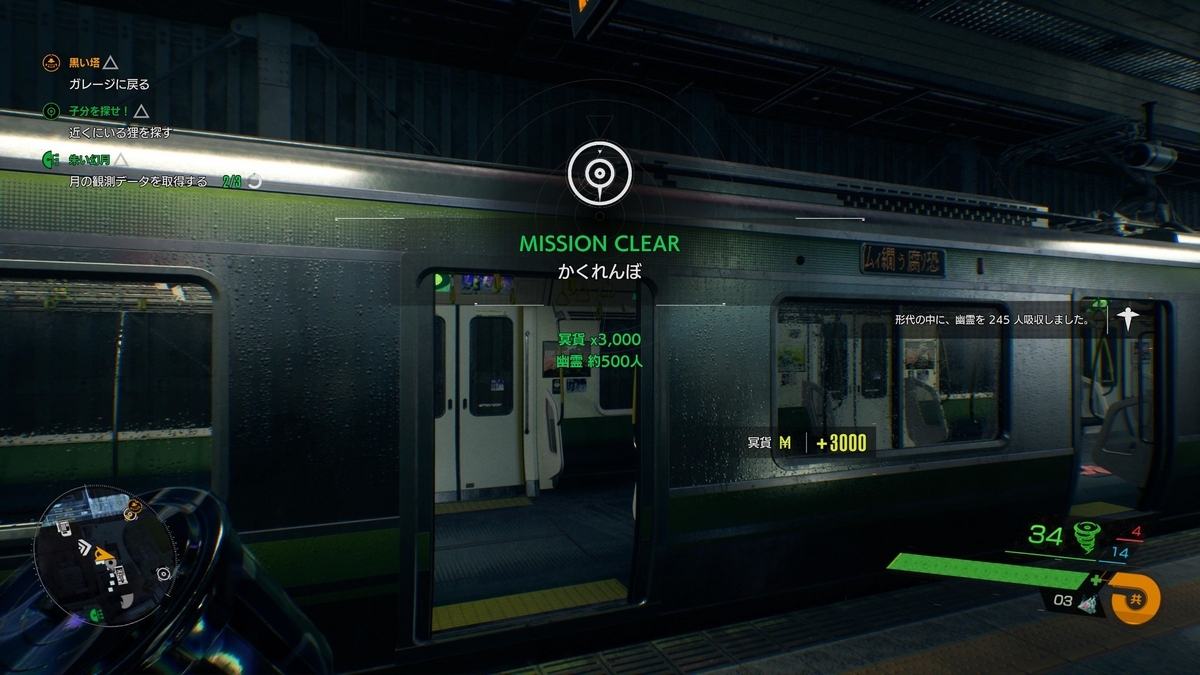The height and width of the screenshot is (675, 1200).
Task: Click the orange spiral icon
Action: (x=1137, y=598)
